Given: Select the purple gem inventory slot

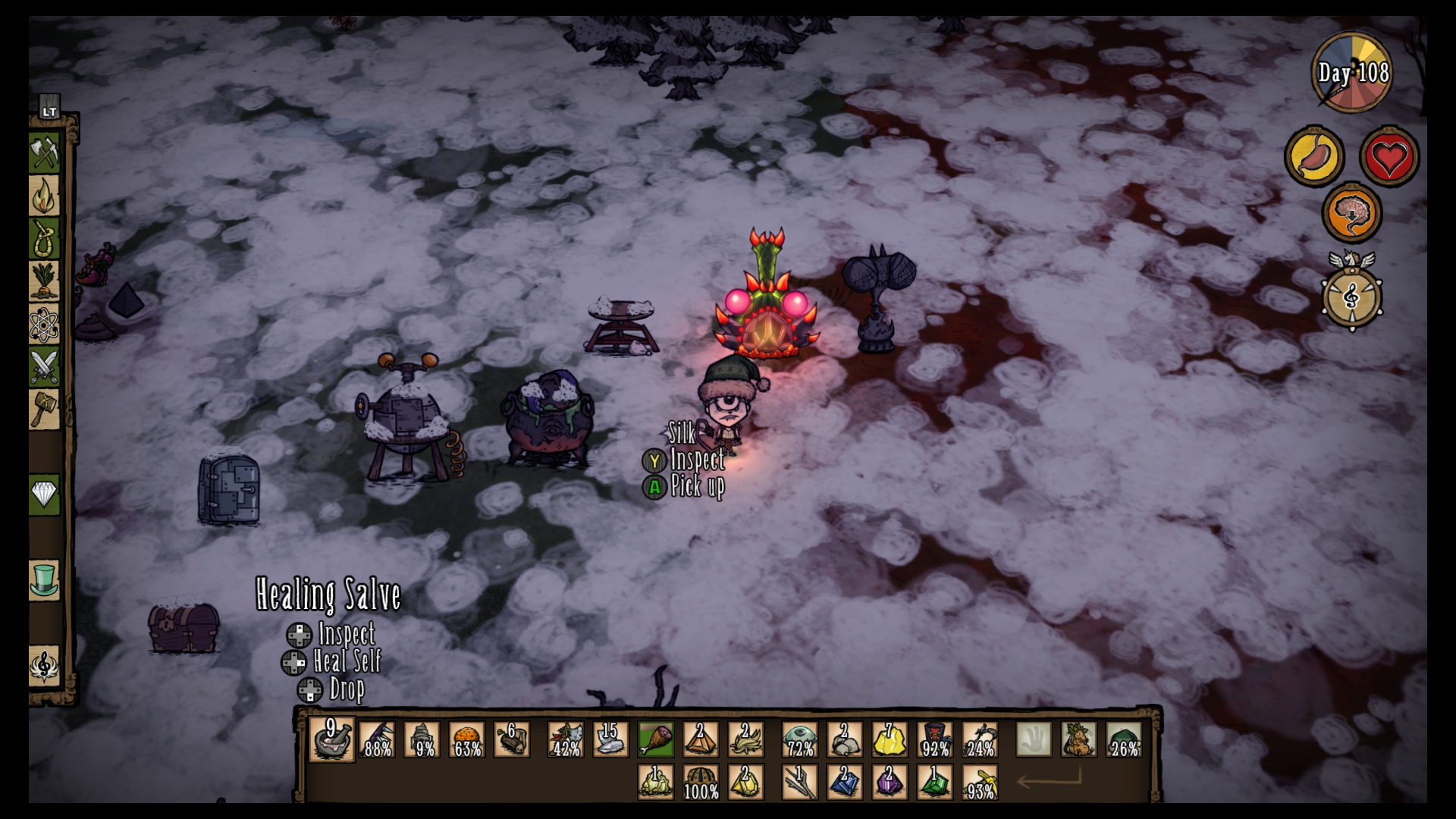Looking at the screenshot, I should point(890,782).
